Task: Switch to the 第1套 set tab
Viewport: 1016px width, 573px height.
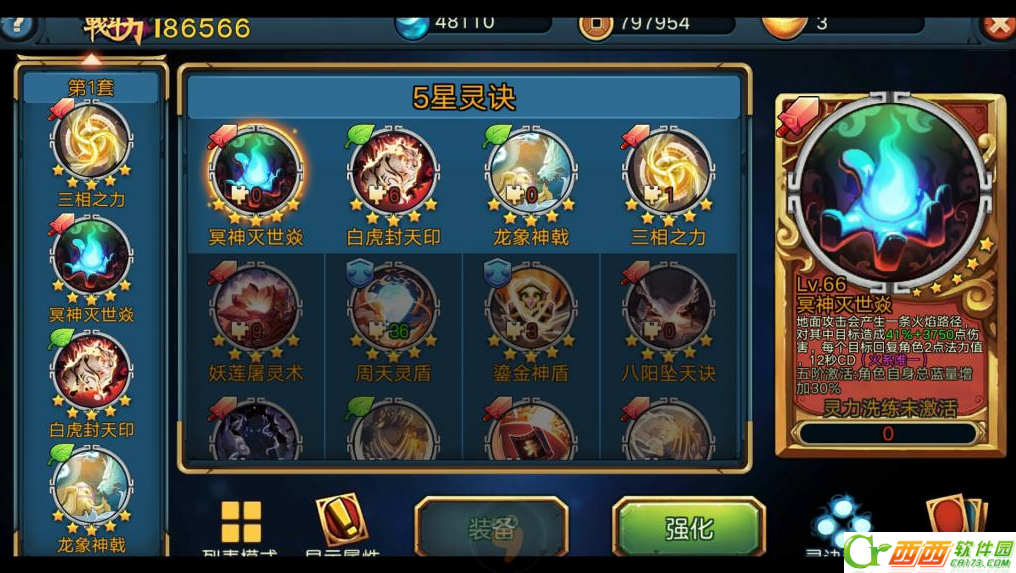Action: coord(91,88)
